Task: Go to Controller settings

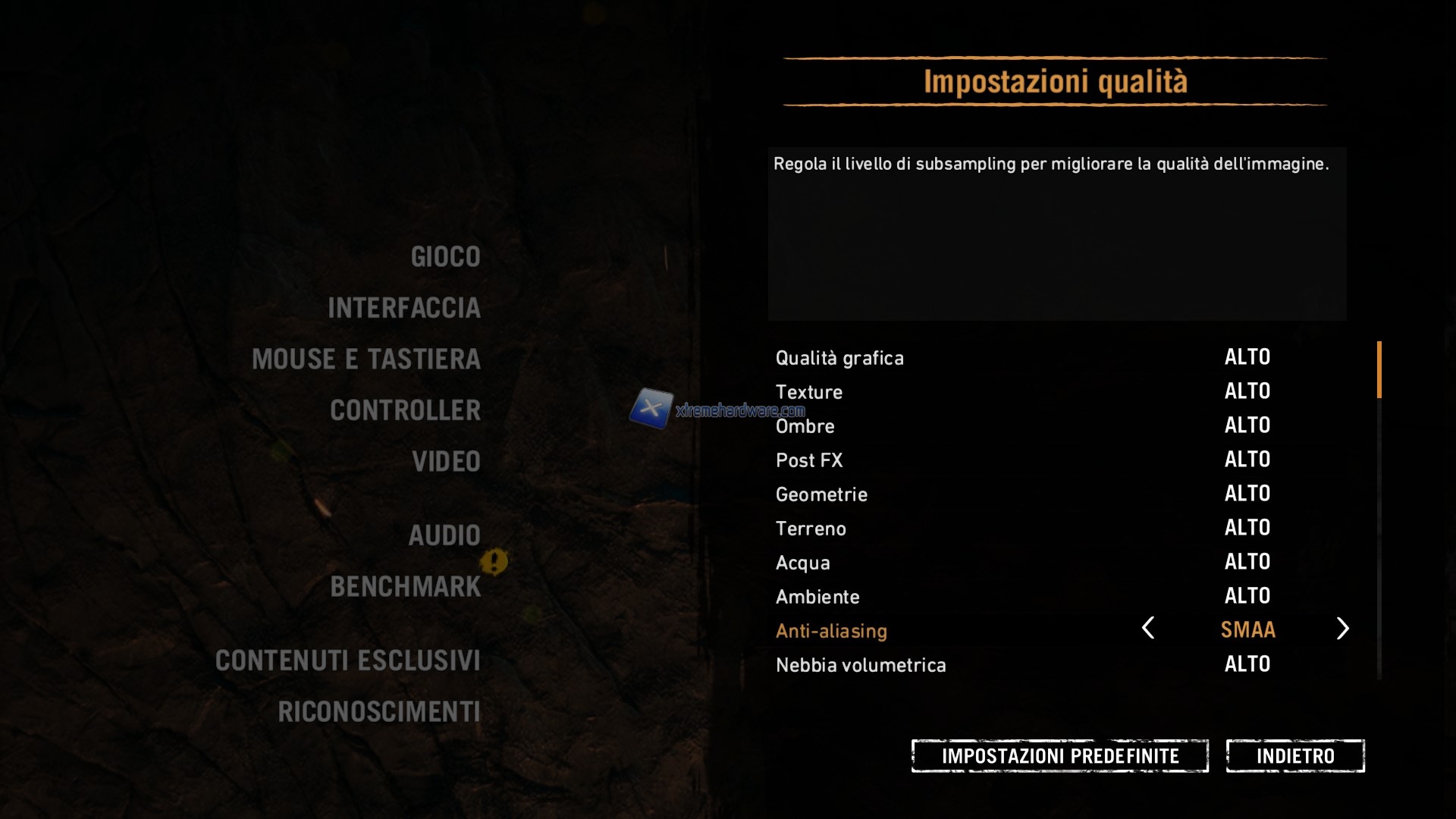Action: (x=405, y=410)
